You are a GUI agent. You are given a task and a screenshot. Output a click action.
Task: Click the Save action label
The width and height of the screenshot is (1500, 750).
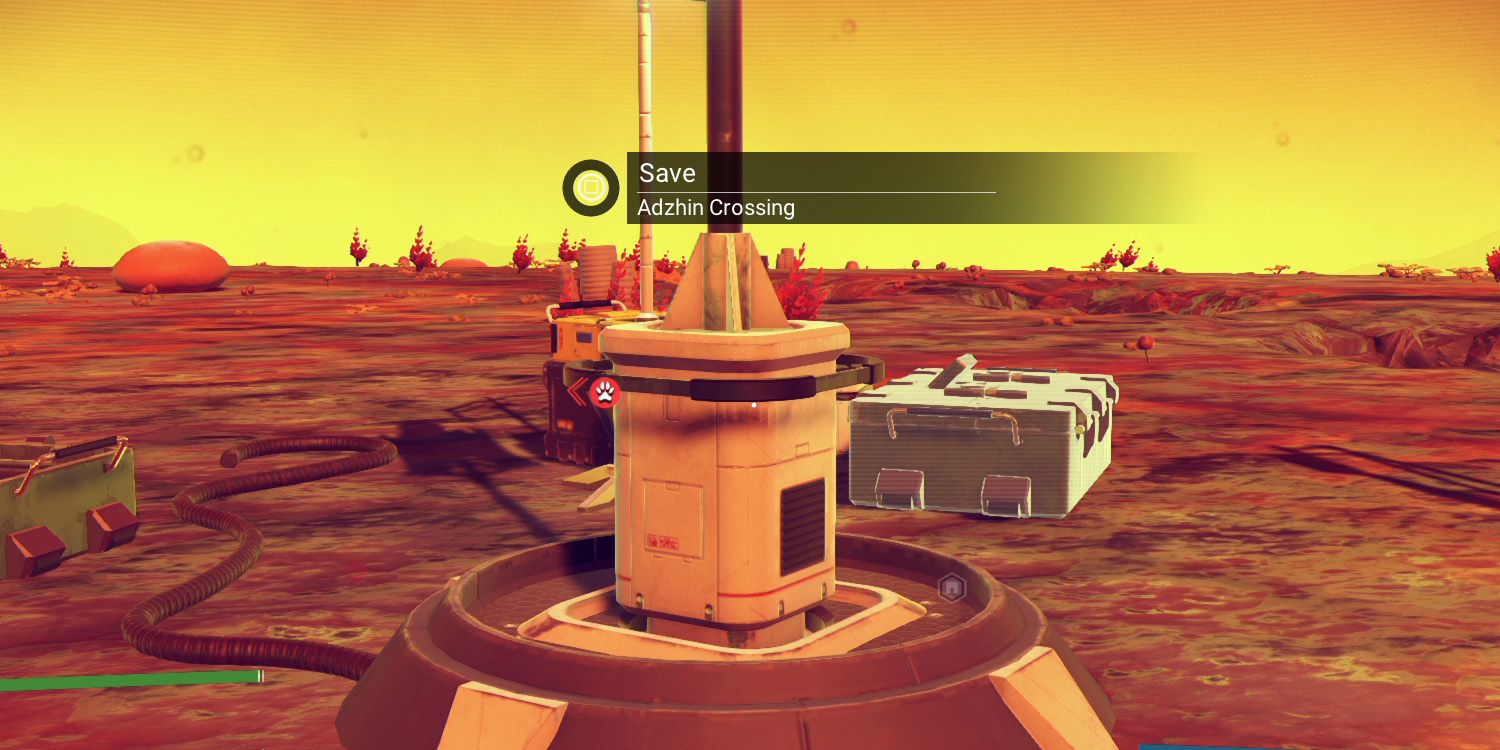pyautogui.click(x=666, y=173)
